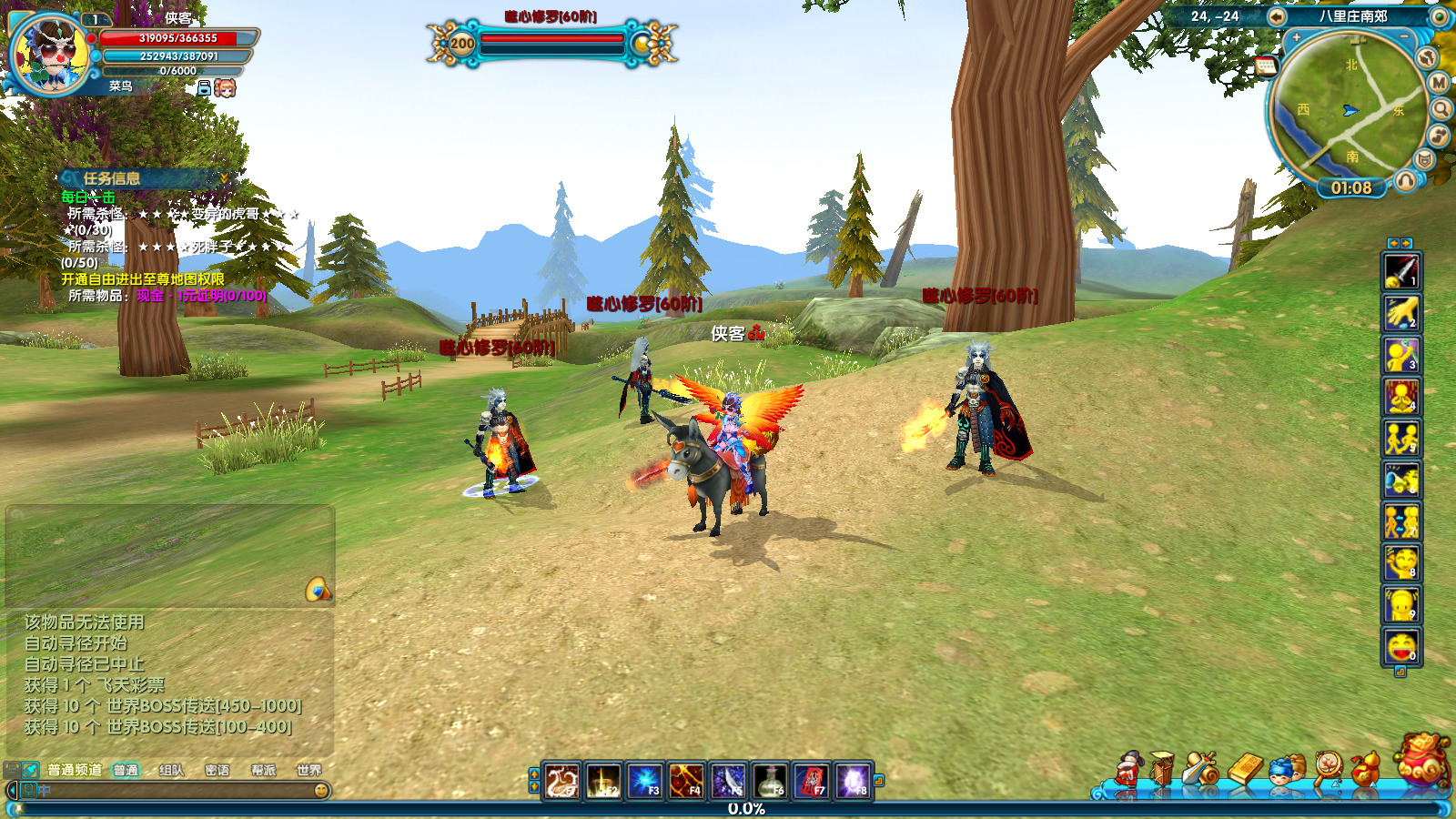Select the 帮派 (guild) chat tab
The height and width of the screenshot is (819, 1456).
263,770
